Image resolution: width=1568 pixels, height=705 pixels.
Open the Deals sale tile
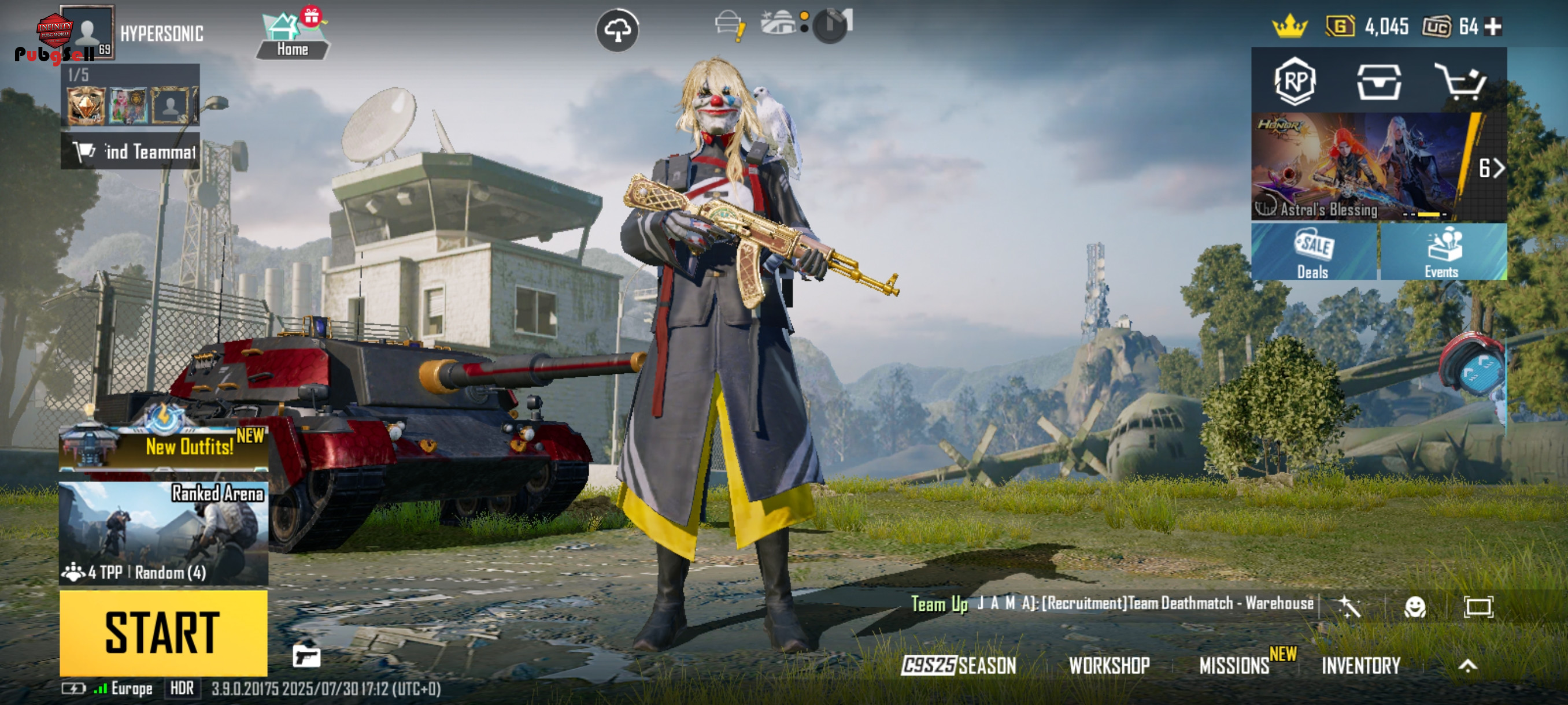pyautogui.click(x=1313, y=252)
